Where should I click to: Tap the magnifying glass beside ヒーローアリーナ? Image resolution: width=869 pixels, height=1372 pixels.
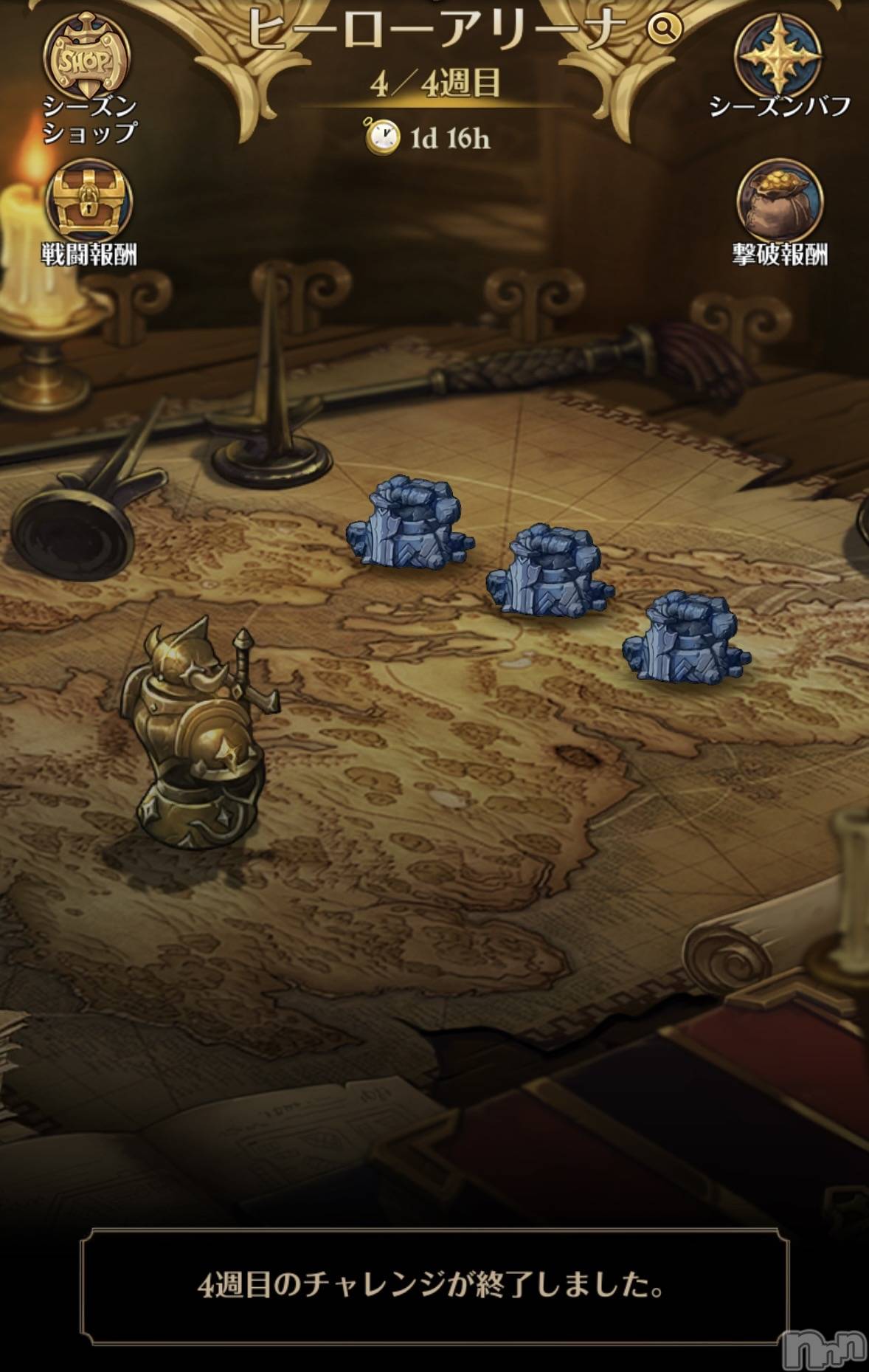pos(664,29)
